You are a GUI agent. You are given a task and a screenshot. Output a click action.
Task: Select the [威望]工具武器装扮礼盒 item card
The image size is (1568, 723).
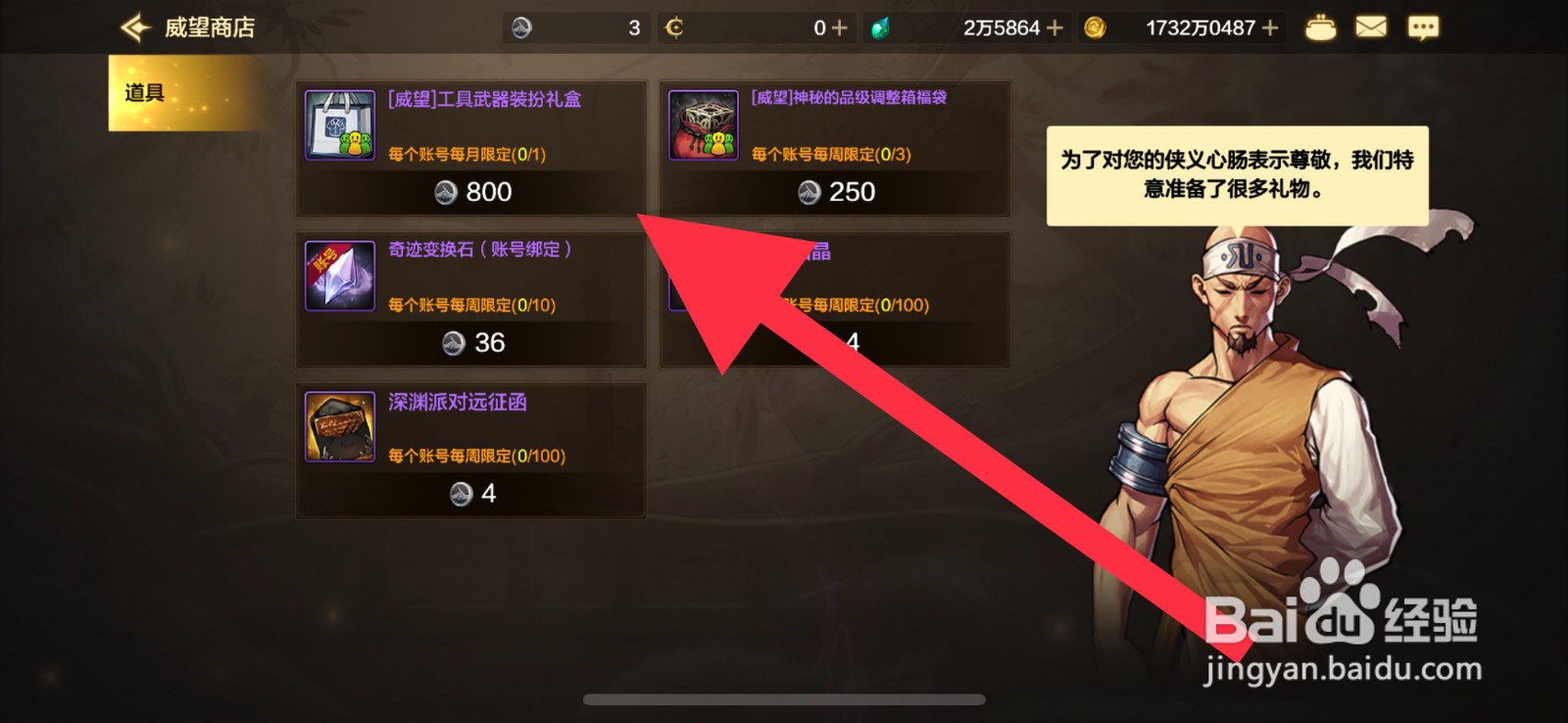470,147
